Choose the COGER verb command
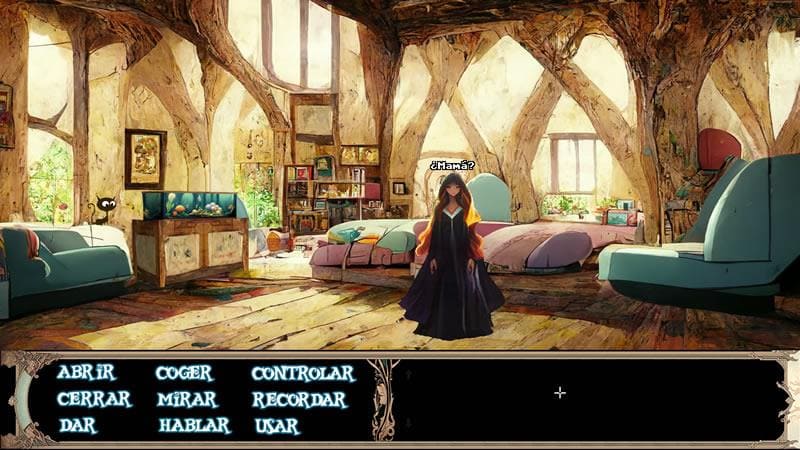The width and height of the screenshot is (800, 450). pyautogui.click(x=184, y=373)
